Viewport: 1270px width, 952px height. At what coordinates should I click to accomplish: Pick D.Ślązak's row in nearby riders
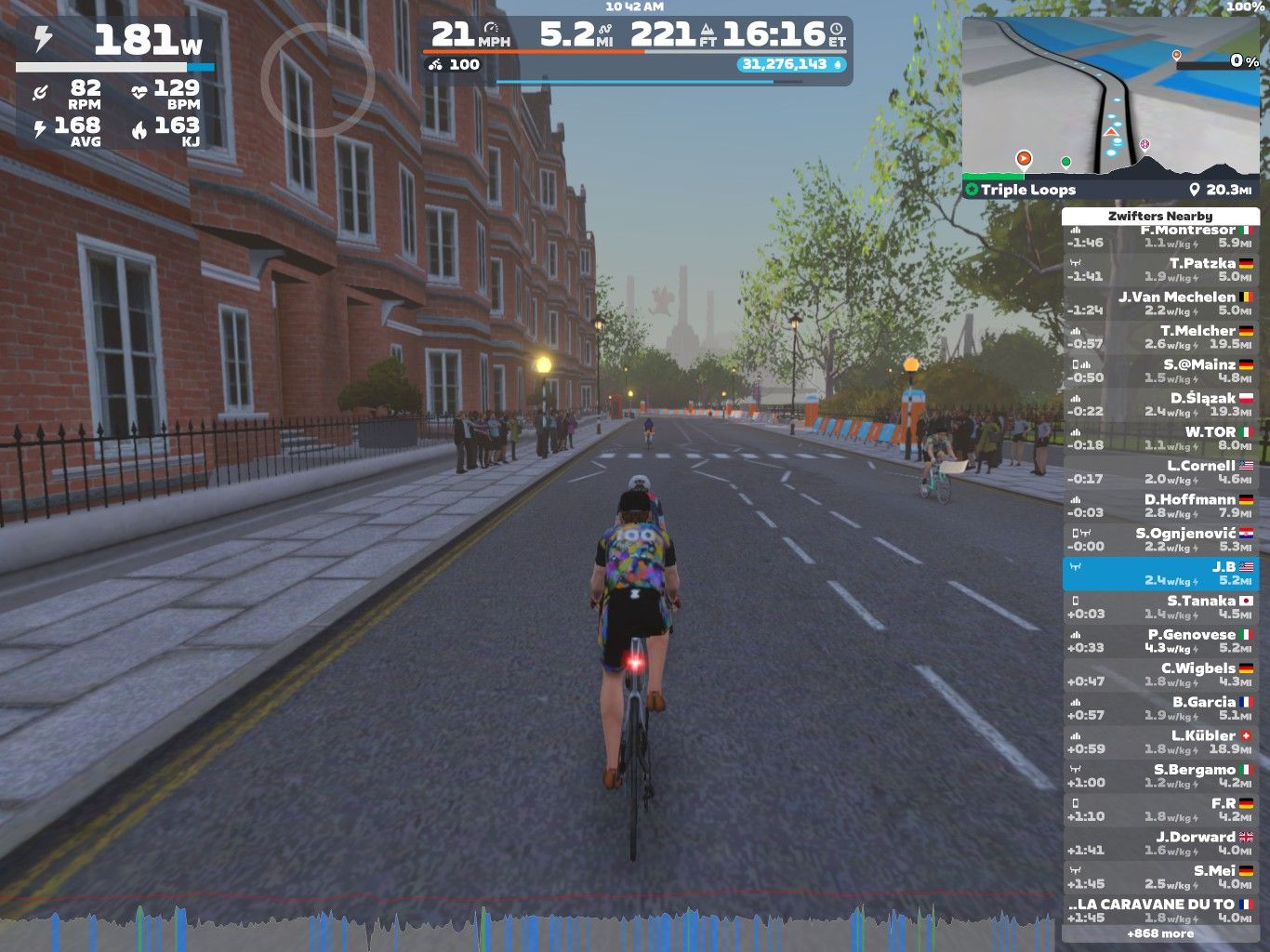[1160, 404]
